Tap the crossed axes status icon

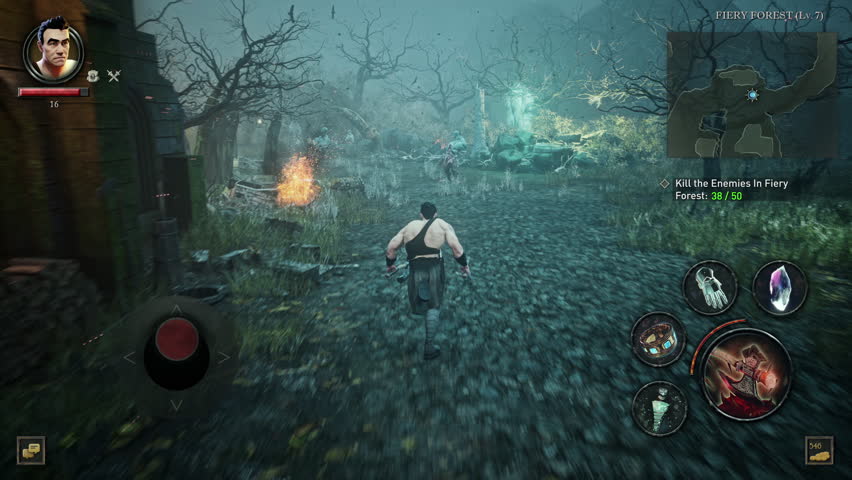coord(113,76)
